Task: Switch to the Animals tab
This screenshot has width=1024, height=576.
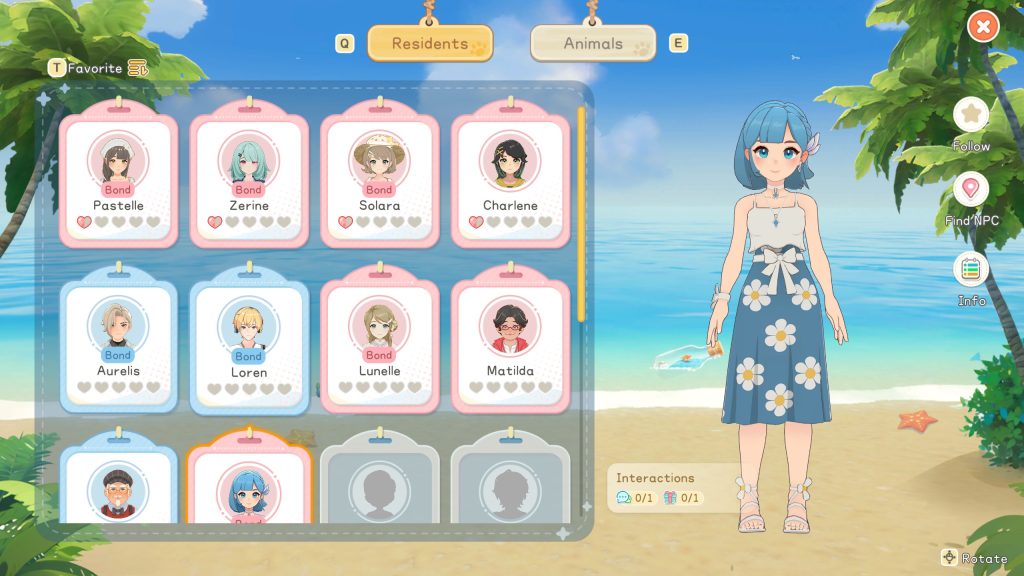Action: 593,44
